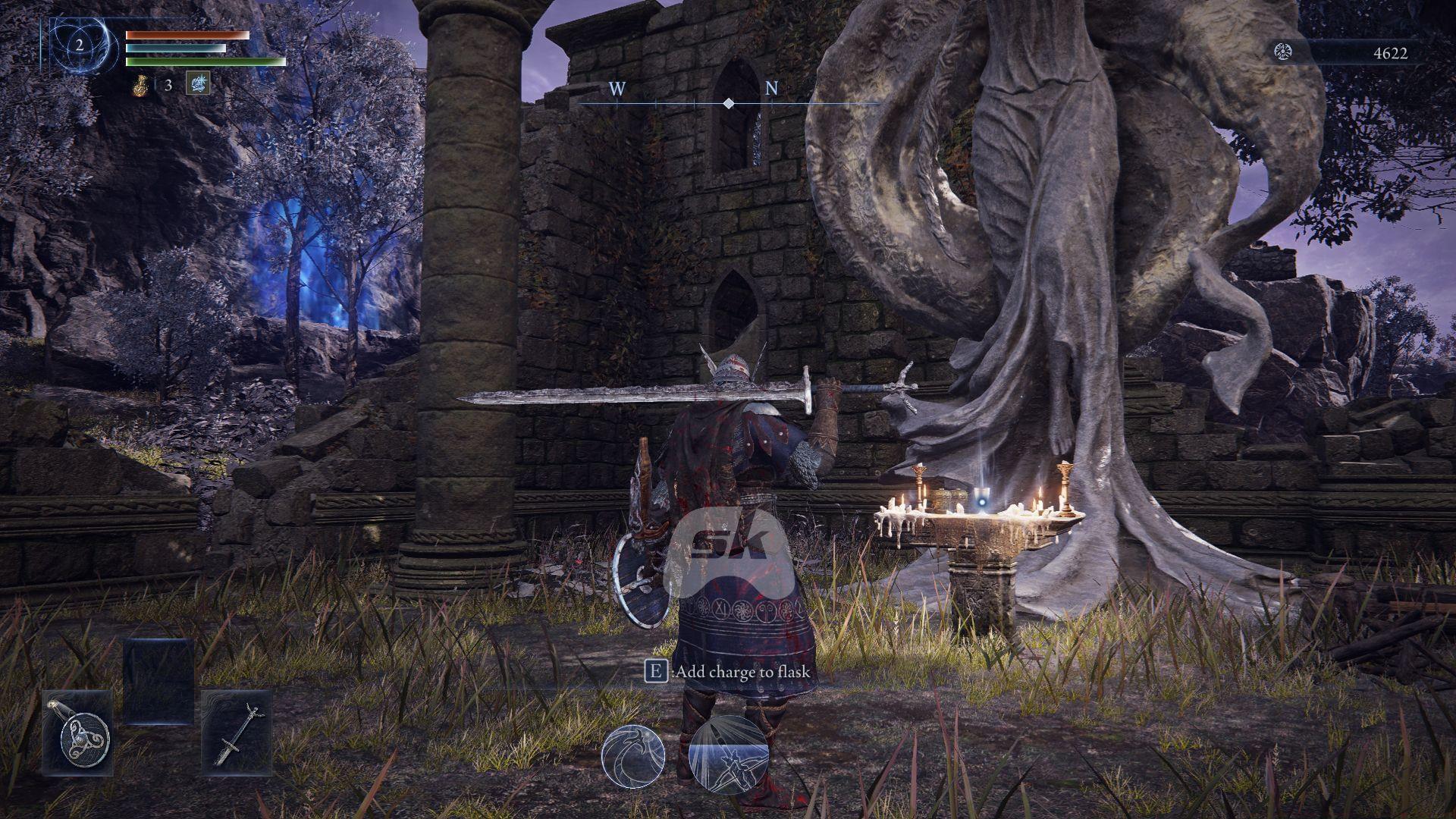Click the blue FP bar
The image size is (1456, 819).
174,49
